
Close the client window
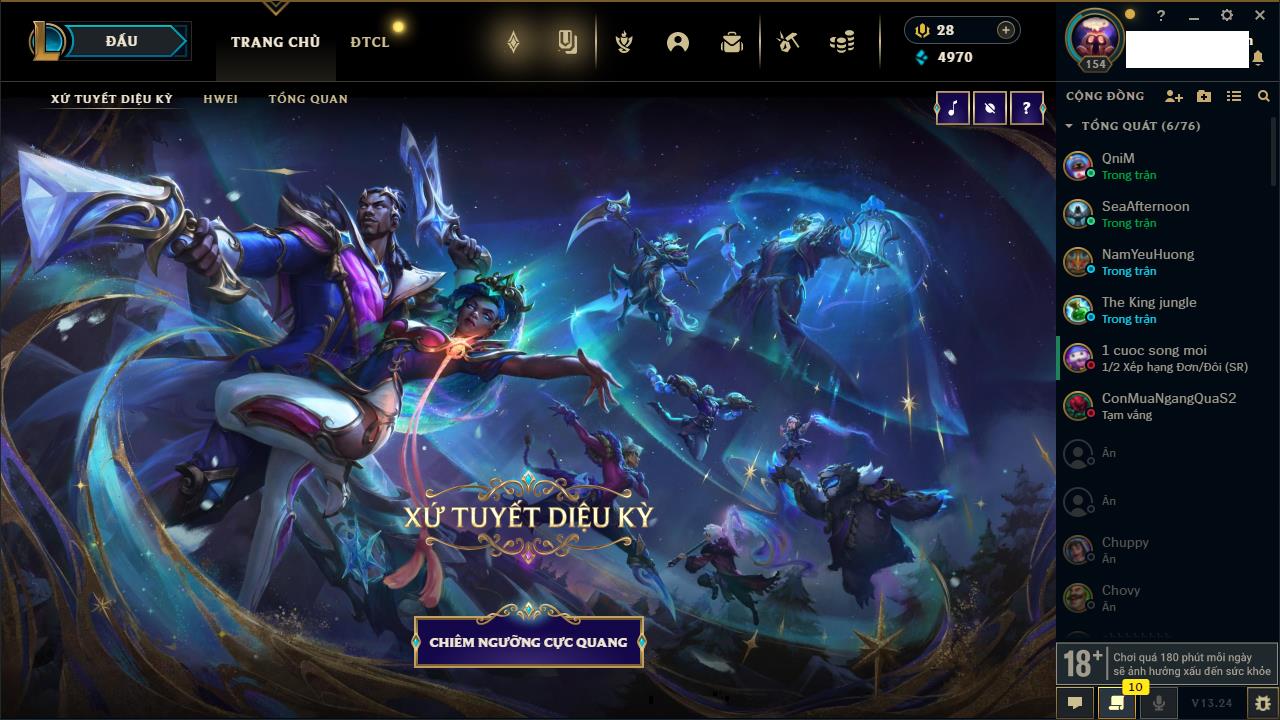tap(1260, 16)
